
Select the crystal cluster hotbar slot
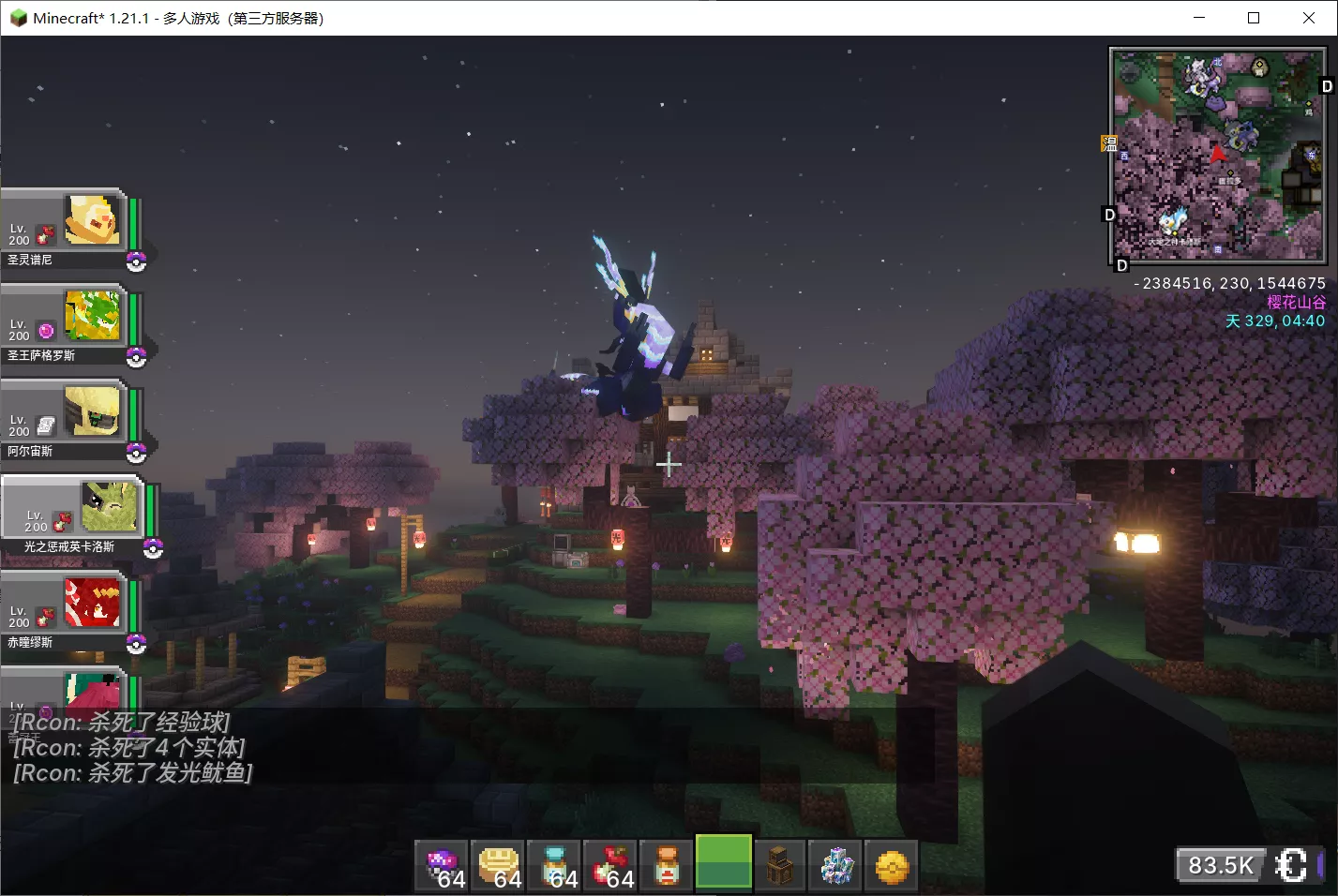836,865
